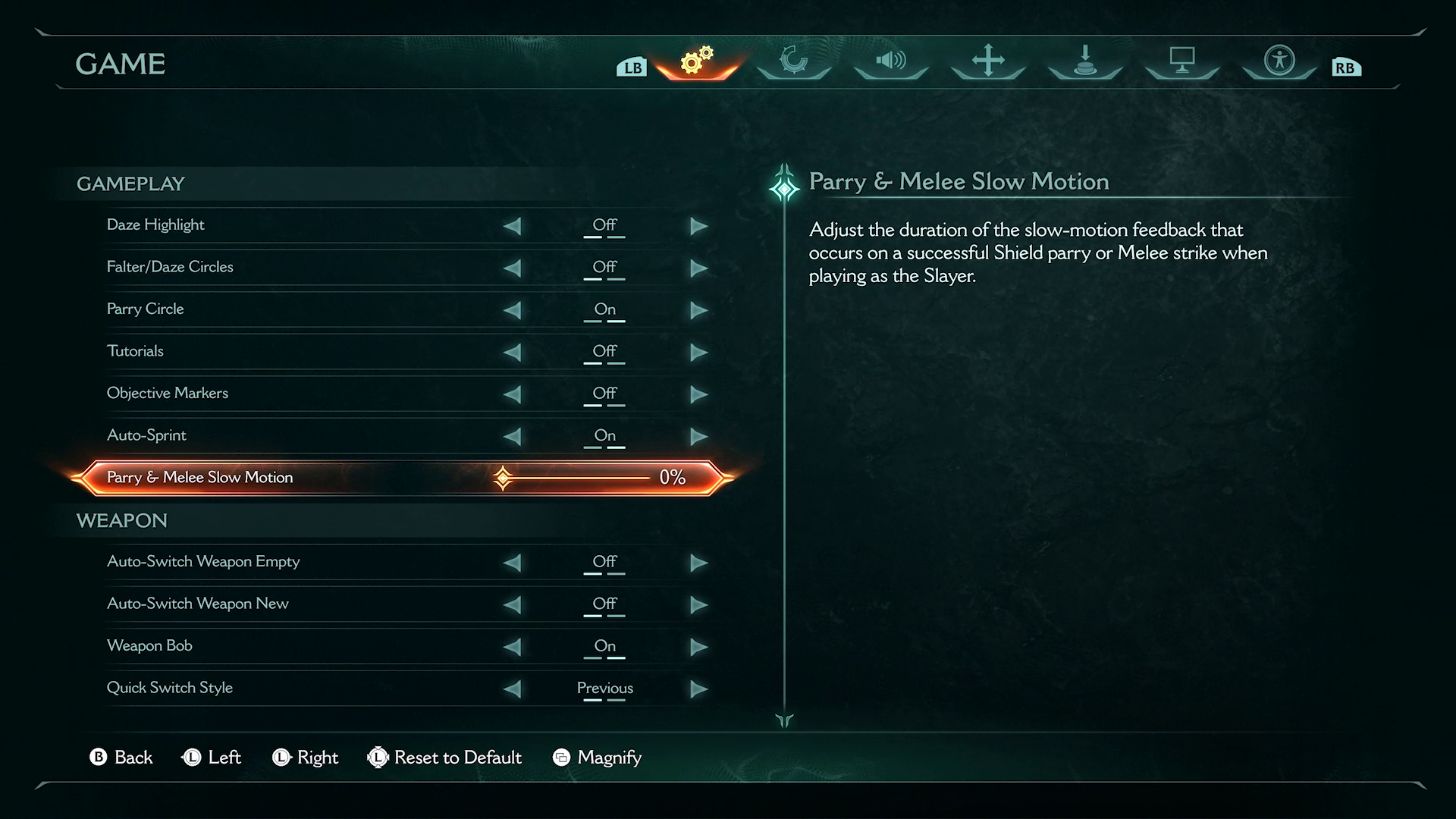
Task: Open the joystick controller settings tab
Action: coord(1085,61)
